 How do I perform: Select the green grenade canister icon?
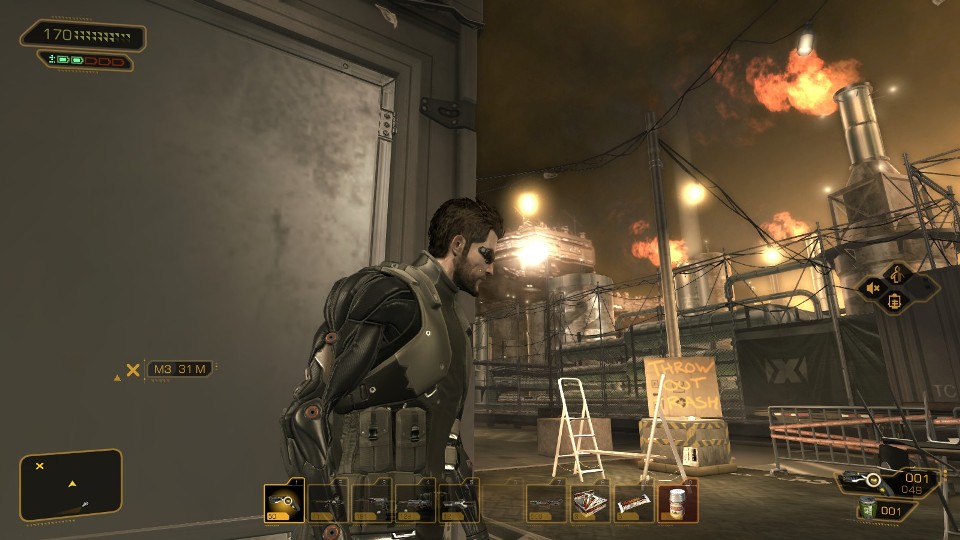pyautogui.click(x=866, y=511)
